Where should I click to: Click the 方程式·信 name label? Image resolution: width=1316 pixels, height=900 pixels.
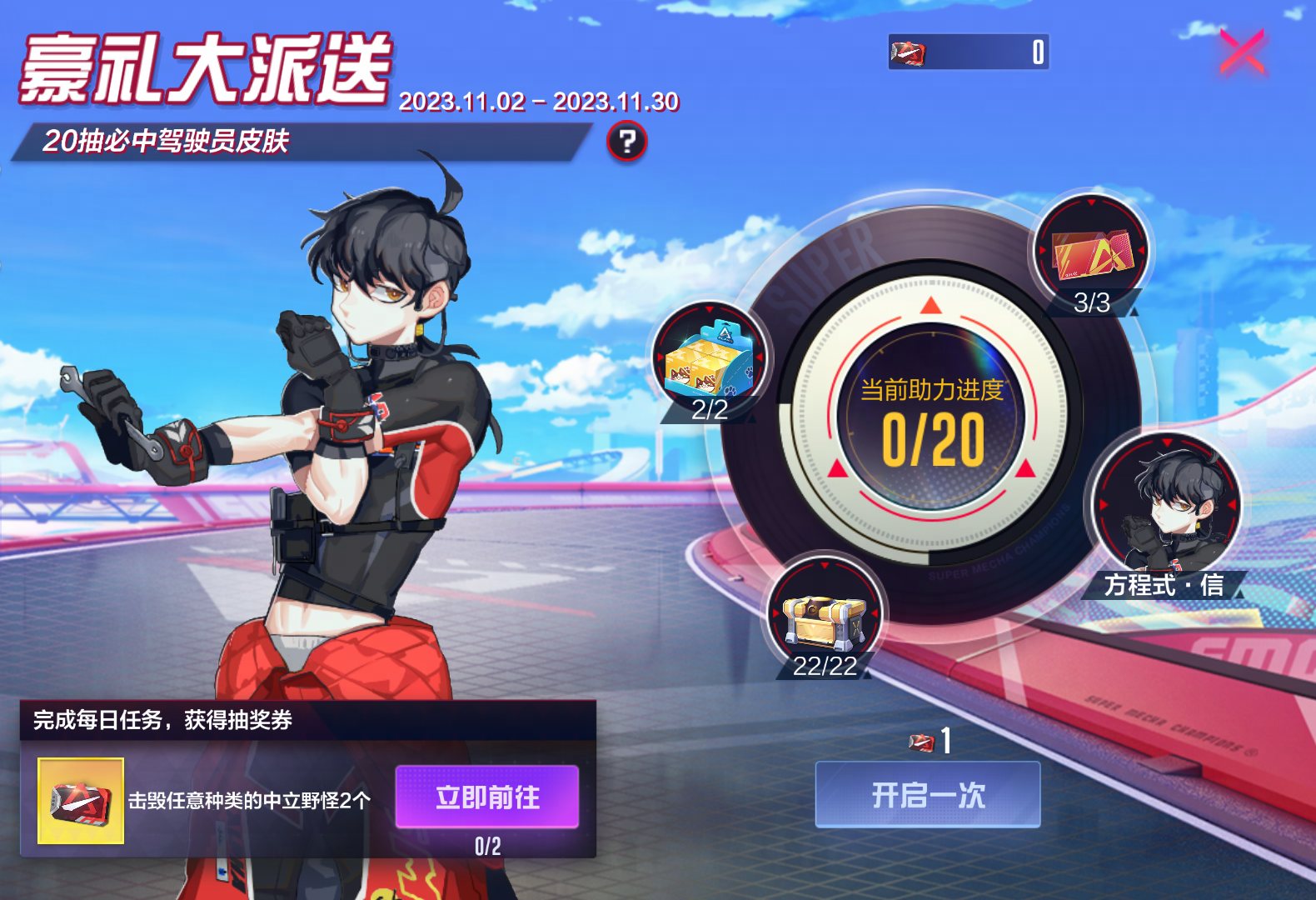point(1164,586)
